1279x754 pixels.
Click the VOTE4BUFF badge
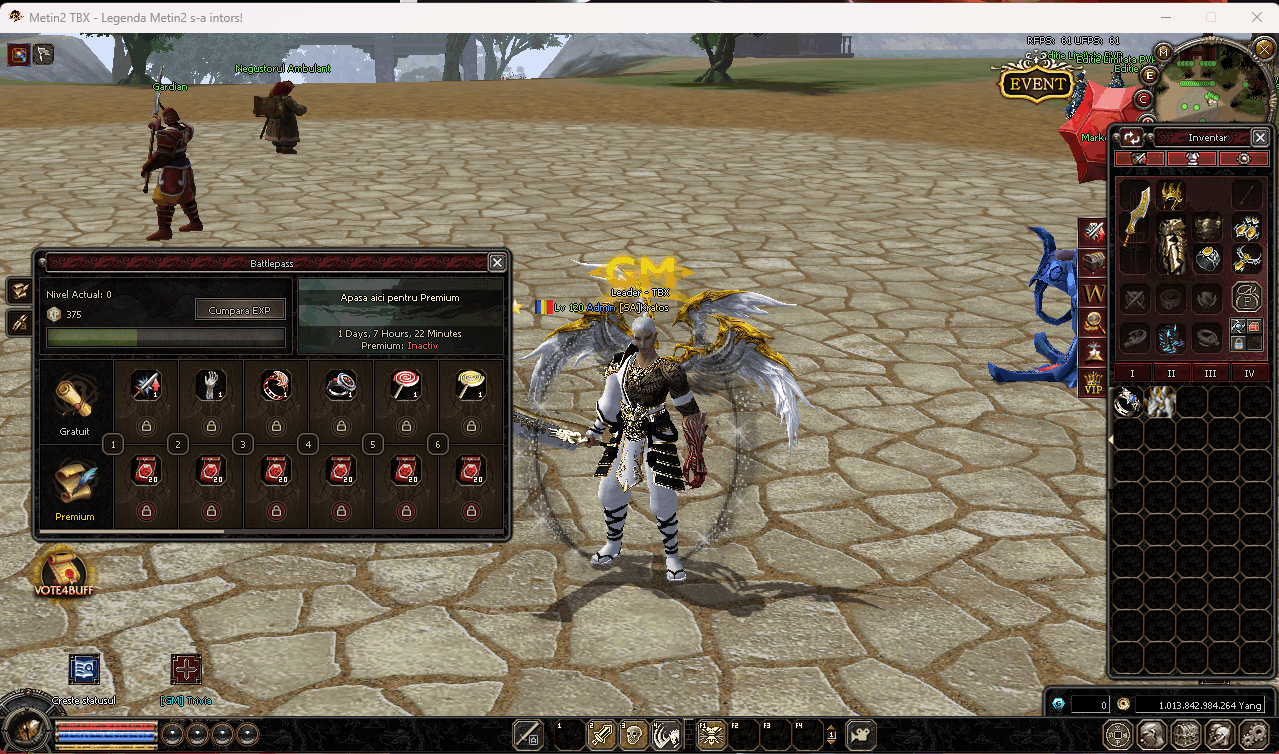[x=63, y=575]
